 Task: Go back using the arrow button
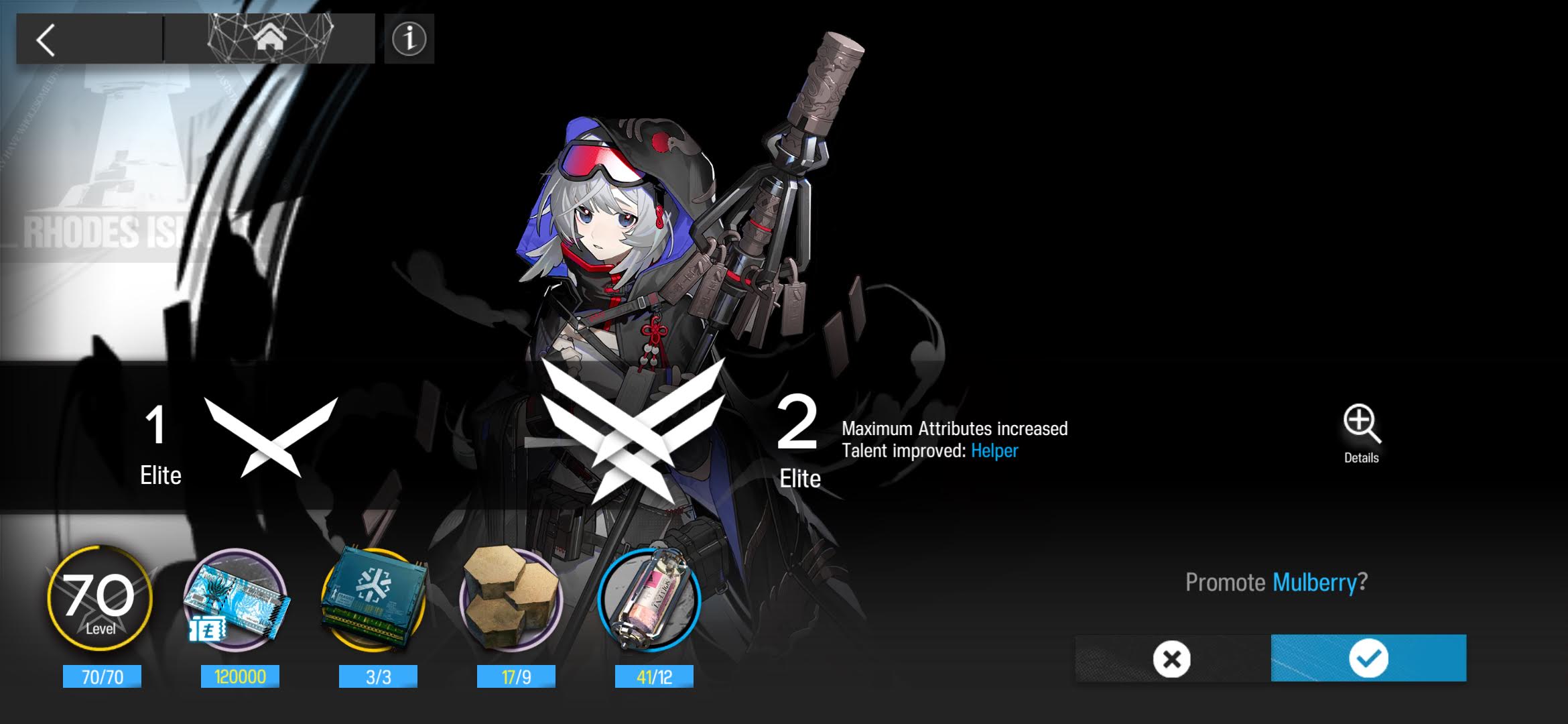(47, 40)
